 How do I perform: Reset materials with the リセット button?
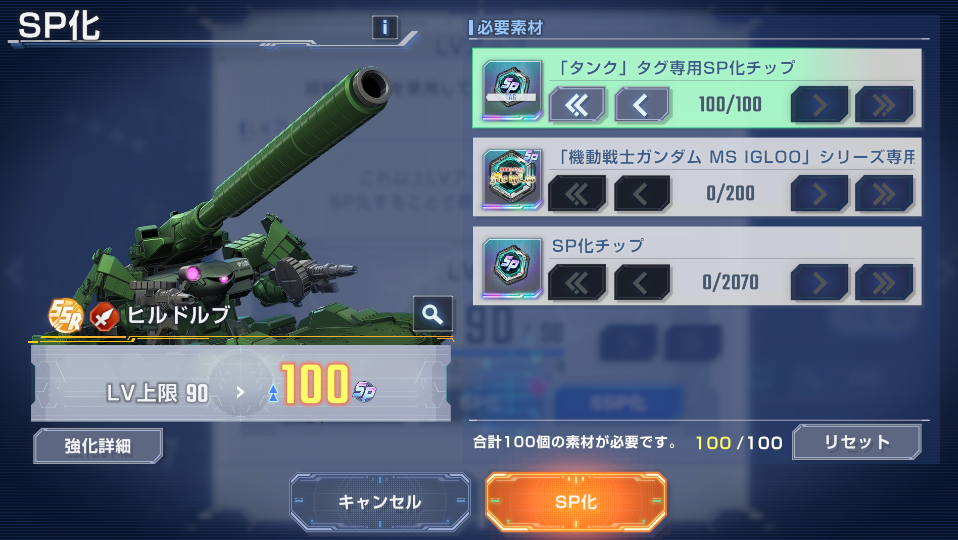pos(856,441)
